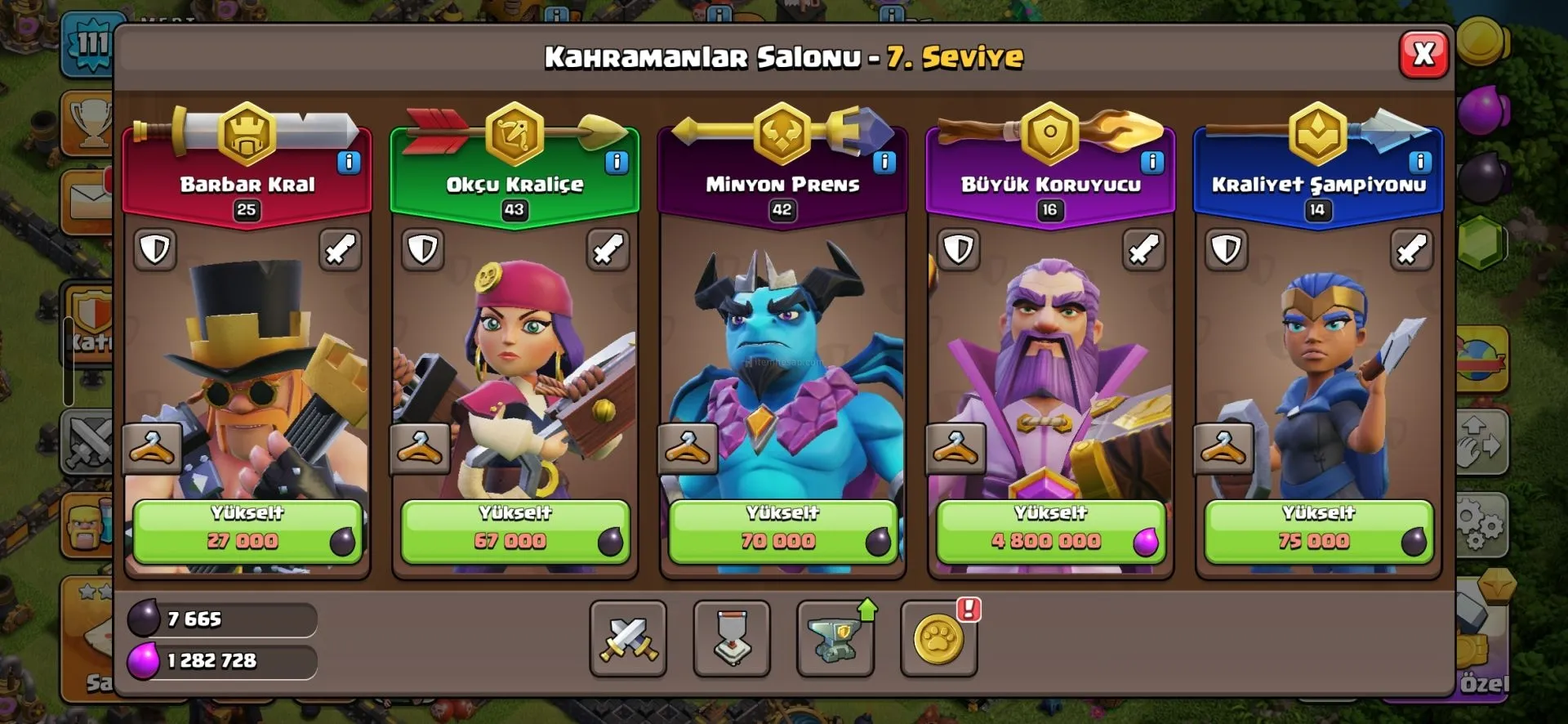View Büyük Koruyucu info
The image size is (1568, 724).
[1152, 162]
